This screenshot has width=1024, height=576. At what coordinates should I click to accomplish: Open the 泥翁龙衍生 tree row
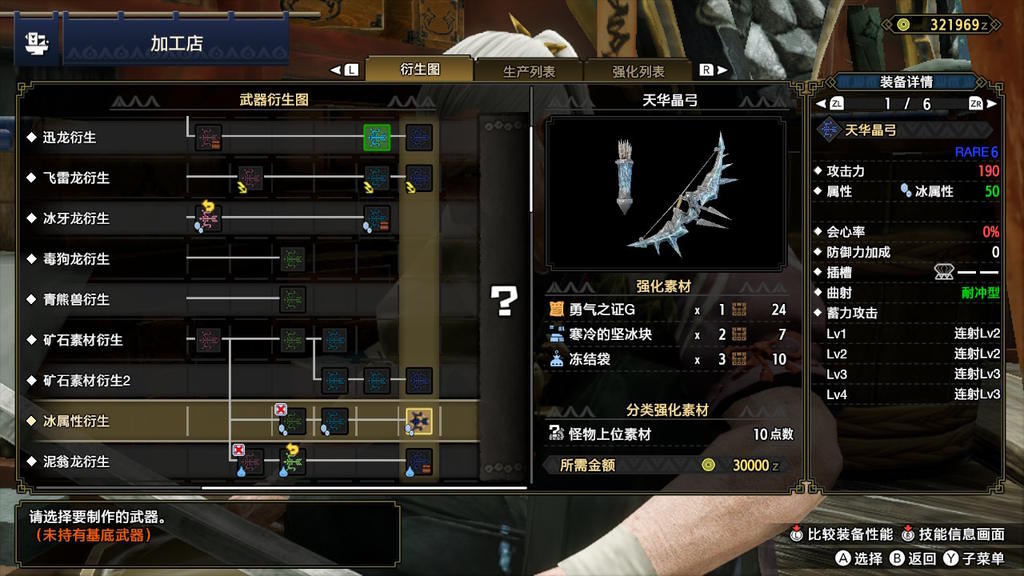(76, 462)
